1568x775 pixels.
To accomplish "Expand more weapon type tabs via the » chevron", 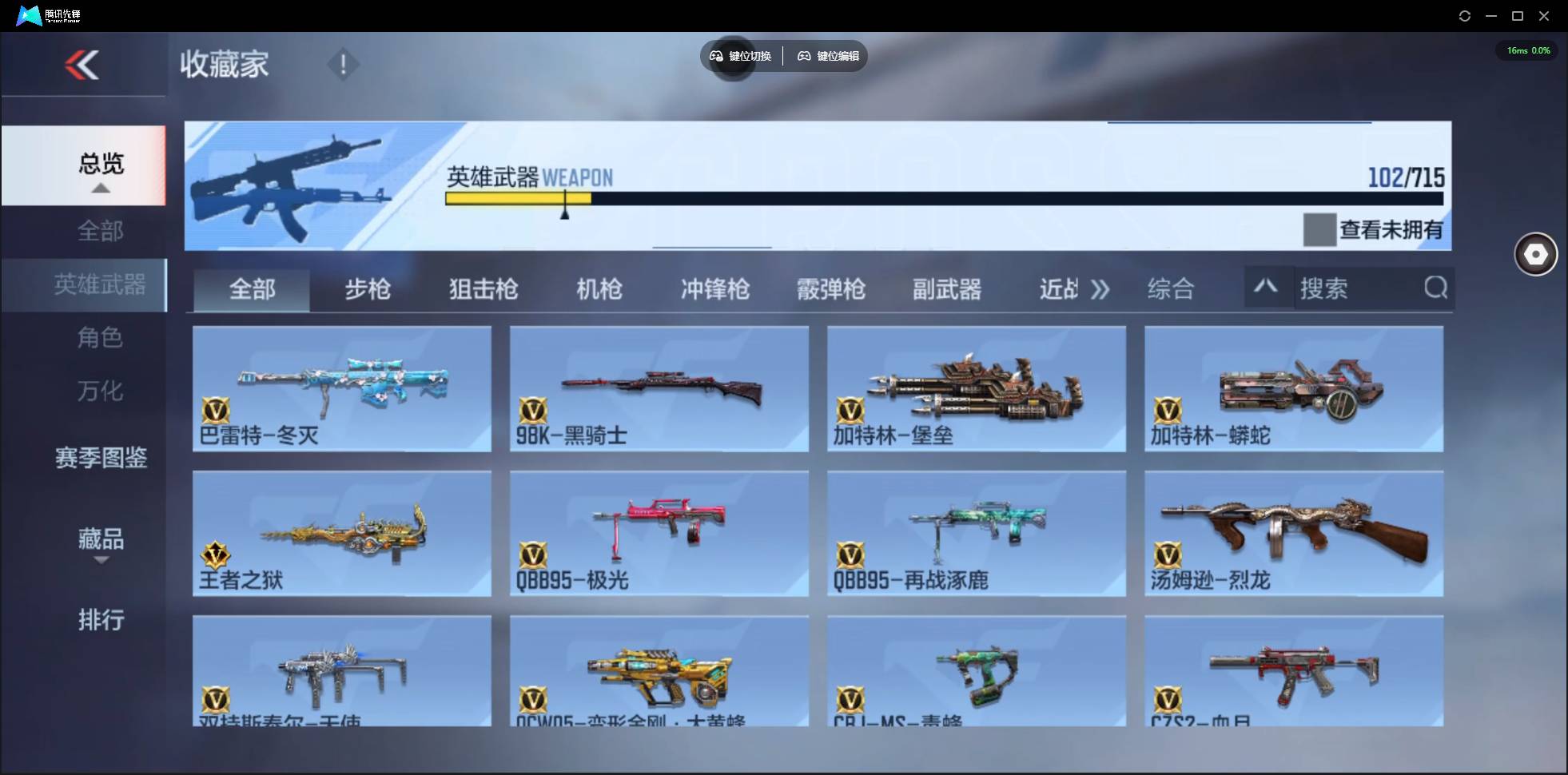I will click(x=1102, y=289).
